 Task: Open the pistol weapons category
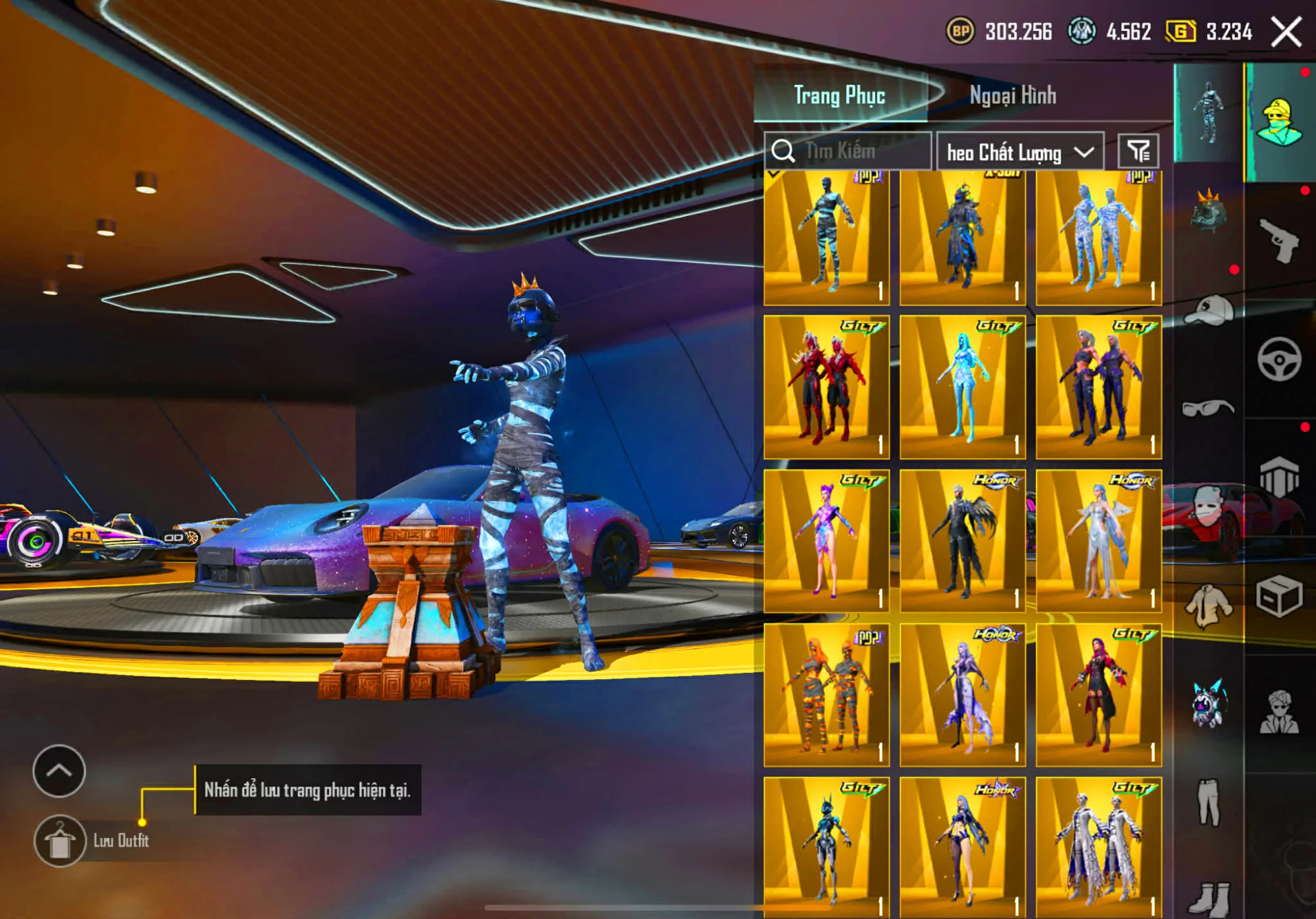1278,240
